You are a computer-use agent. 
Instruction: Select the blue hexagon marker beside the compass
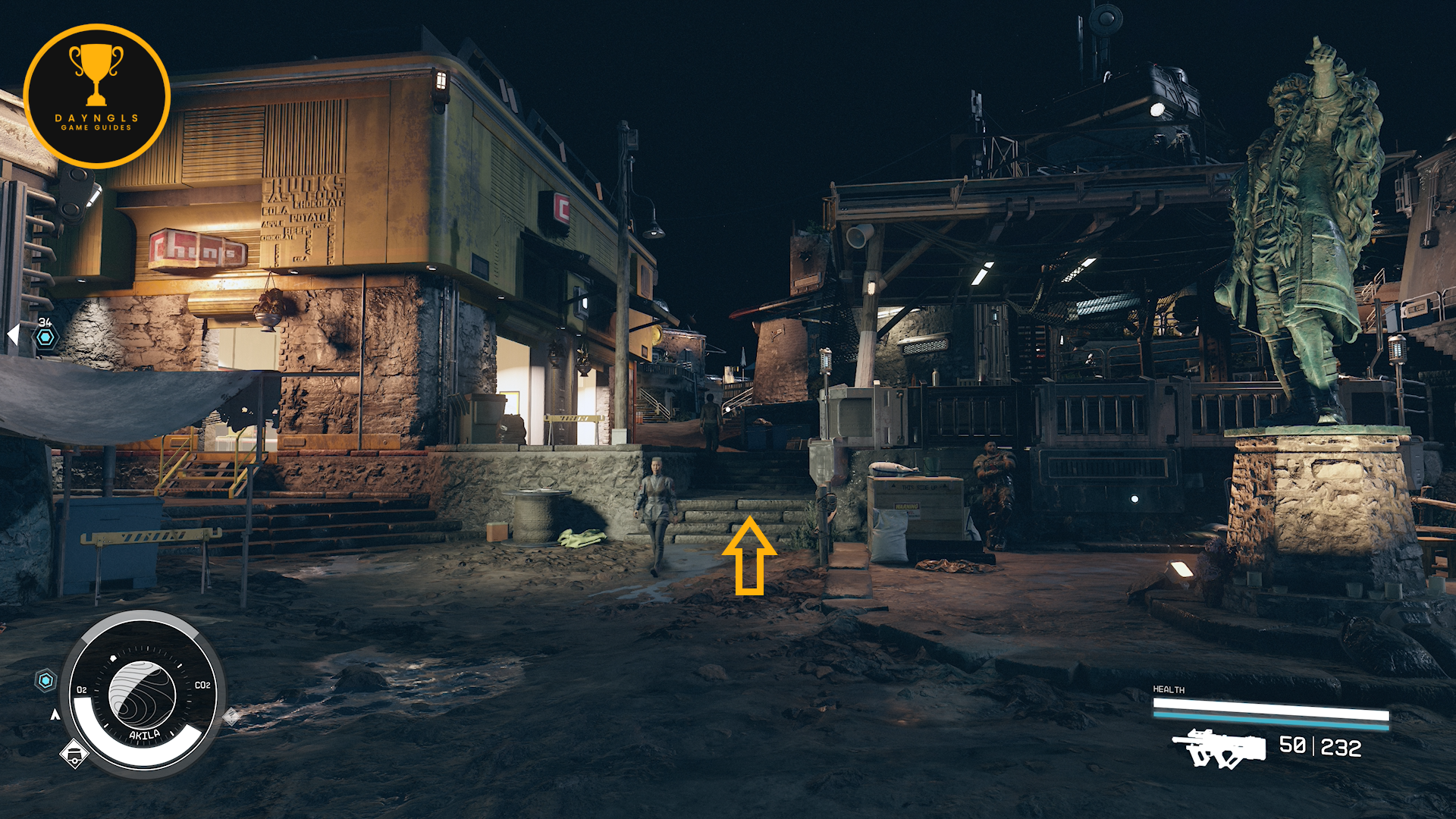pyautogui.click(x=46, y=680)
